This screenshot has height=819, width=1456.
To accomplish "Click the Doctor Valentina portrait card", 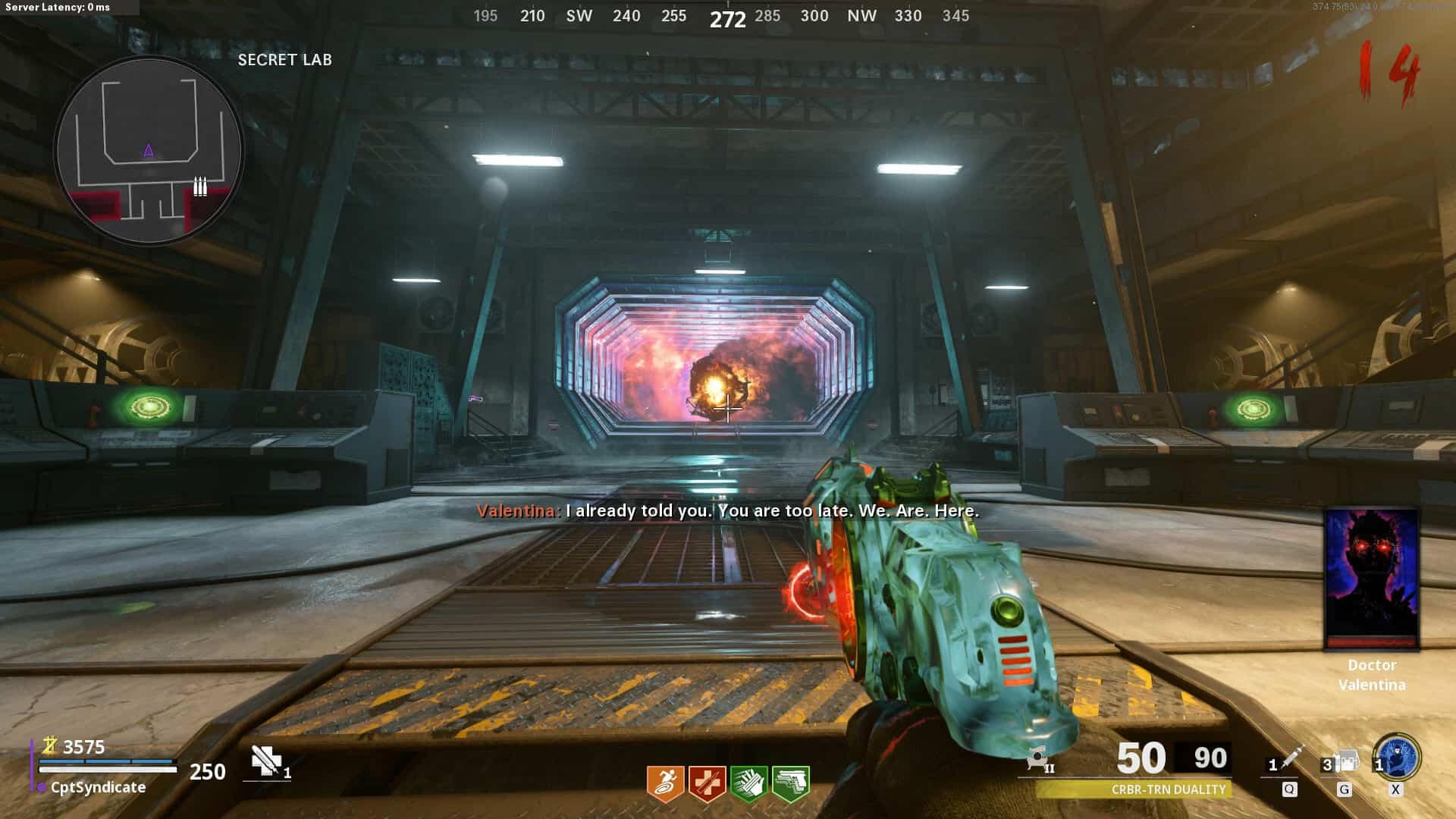I will tap(1371, 579).
